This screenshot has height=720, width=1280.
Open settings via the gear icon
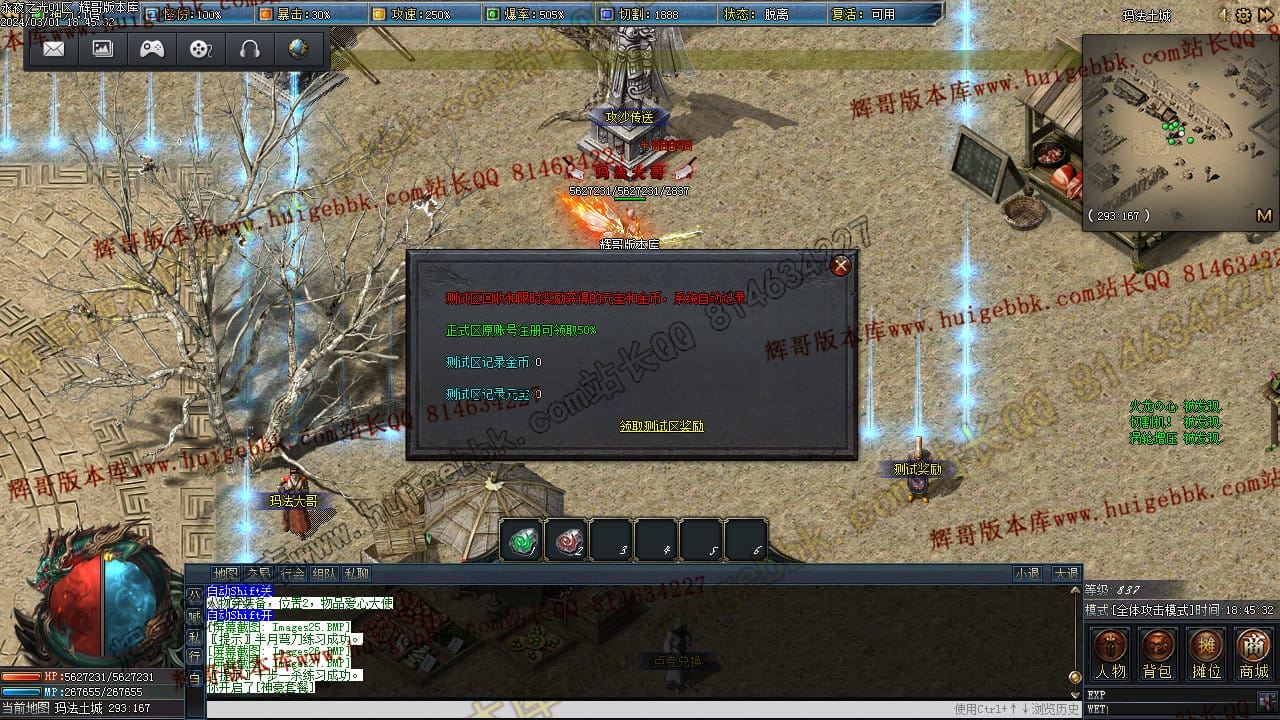tap(1244, 15)
